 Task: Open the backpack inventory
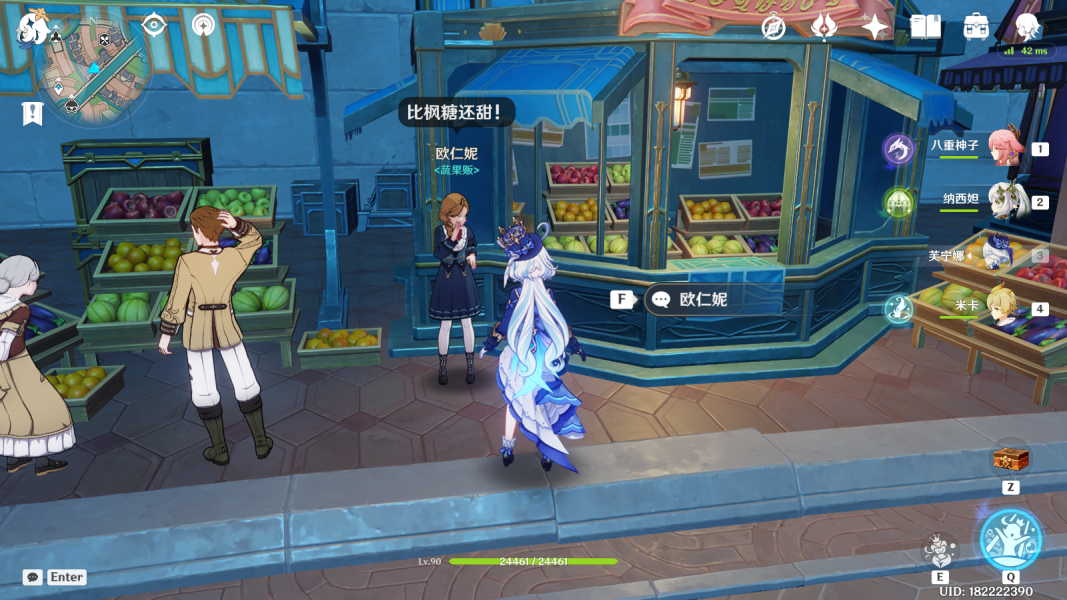click(976, 27)
